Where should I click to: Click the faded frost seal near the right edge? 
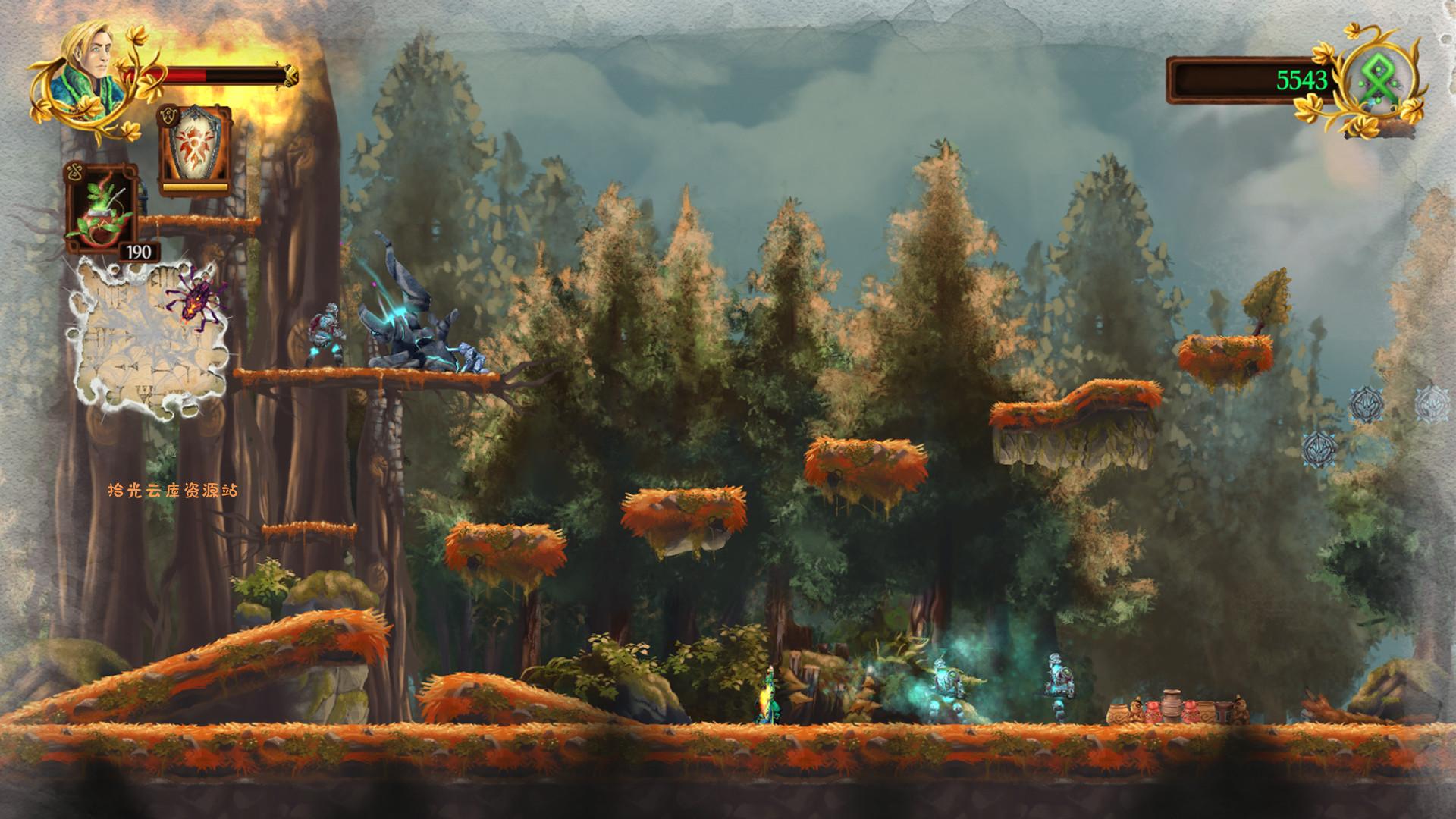click(x=1432, y=404)
